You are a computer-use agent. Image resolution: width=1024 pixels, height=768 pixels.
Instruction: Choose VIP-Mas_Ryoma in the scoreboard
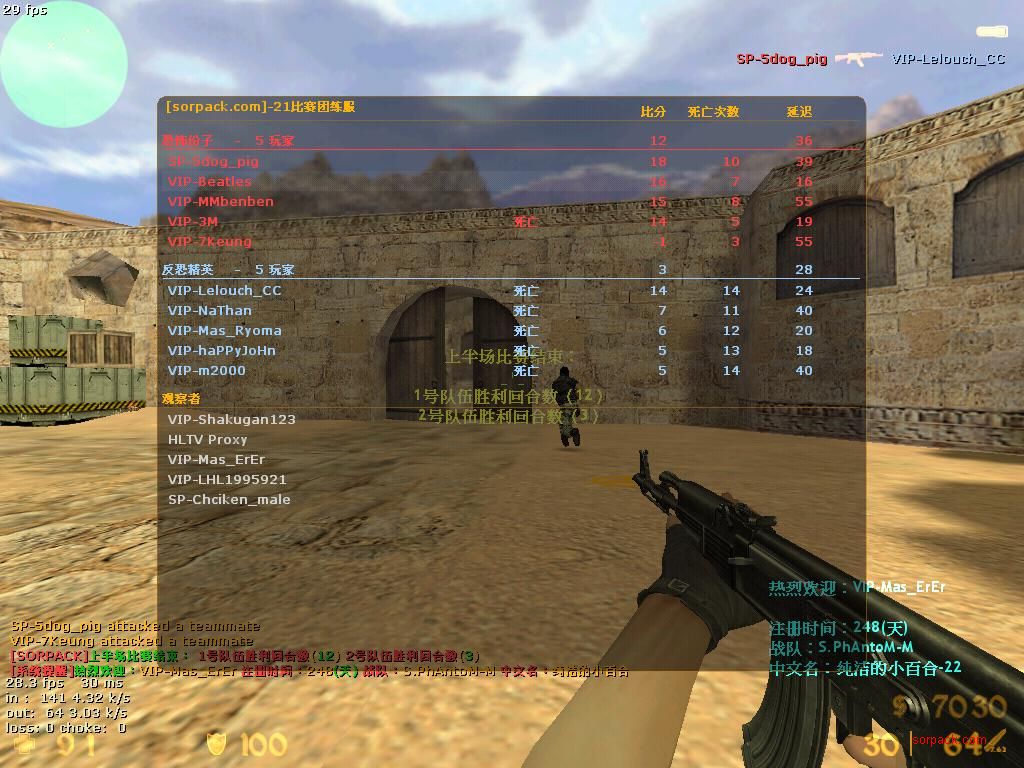point(224,330)
